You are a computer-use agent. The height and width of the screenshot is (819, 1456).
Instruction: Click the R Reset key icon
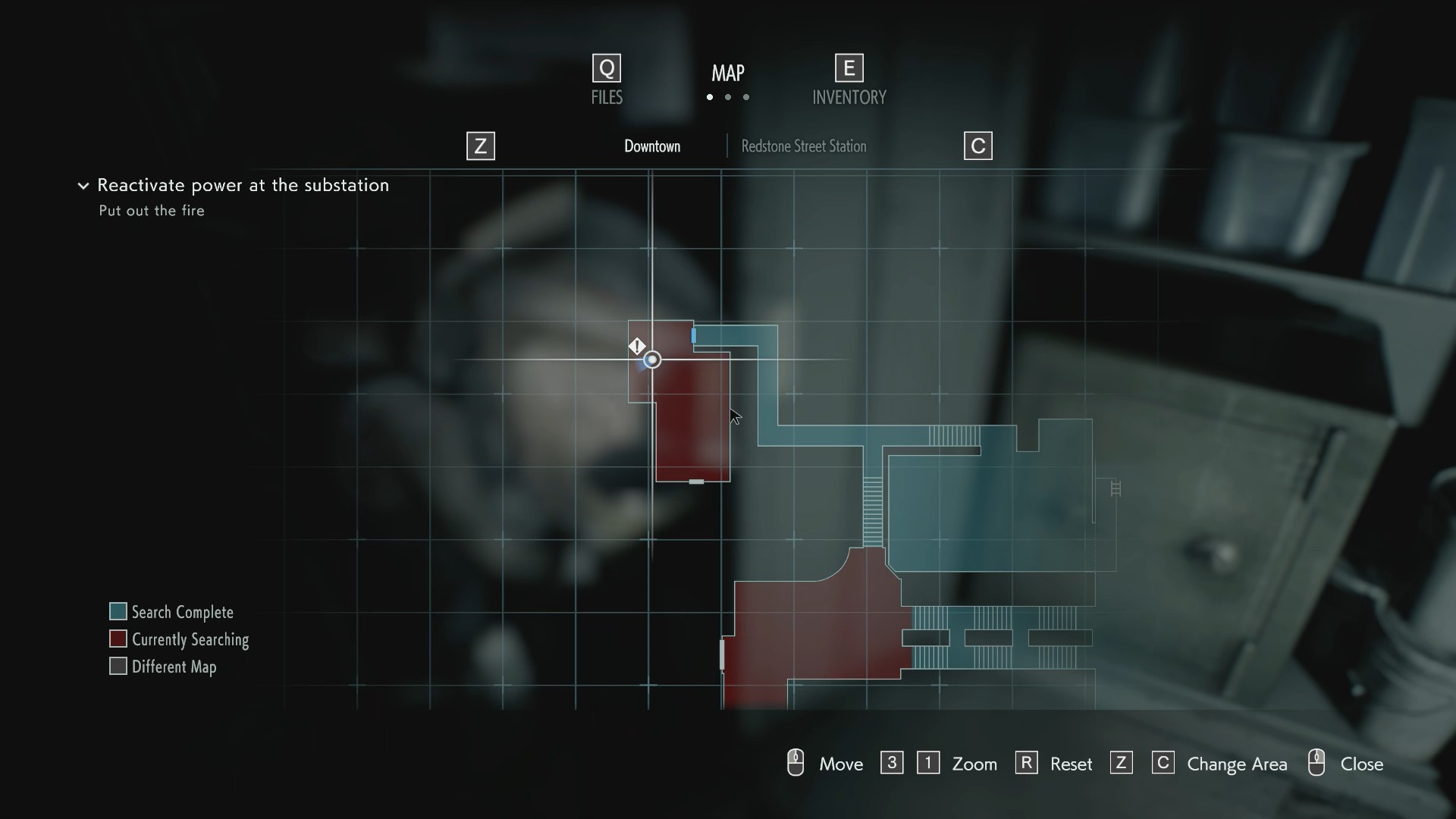pyautogui.click(x=1026, y=762)
